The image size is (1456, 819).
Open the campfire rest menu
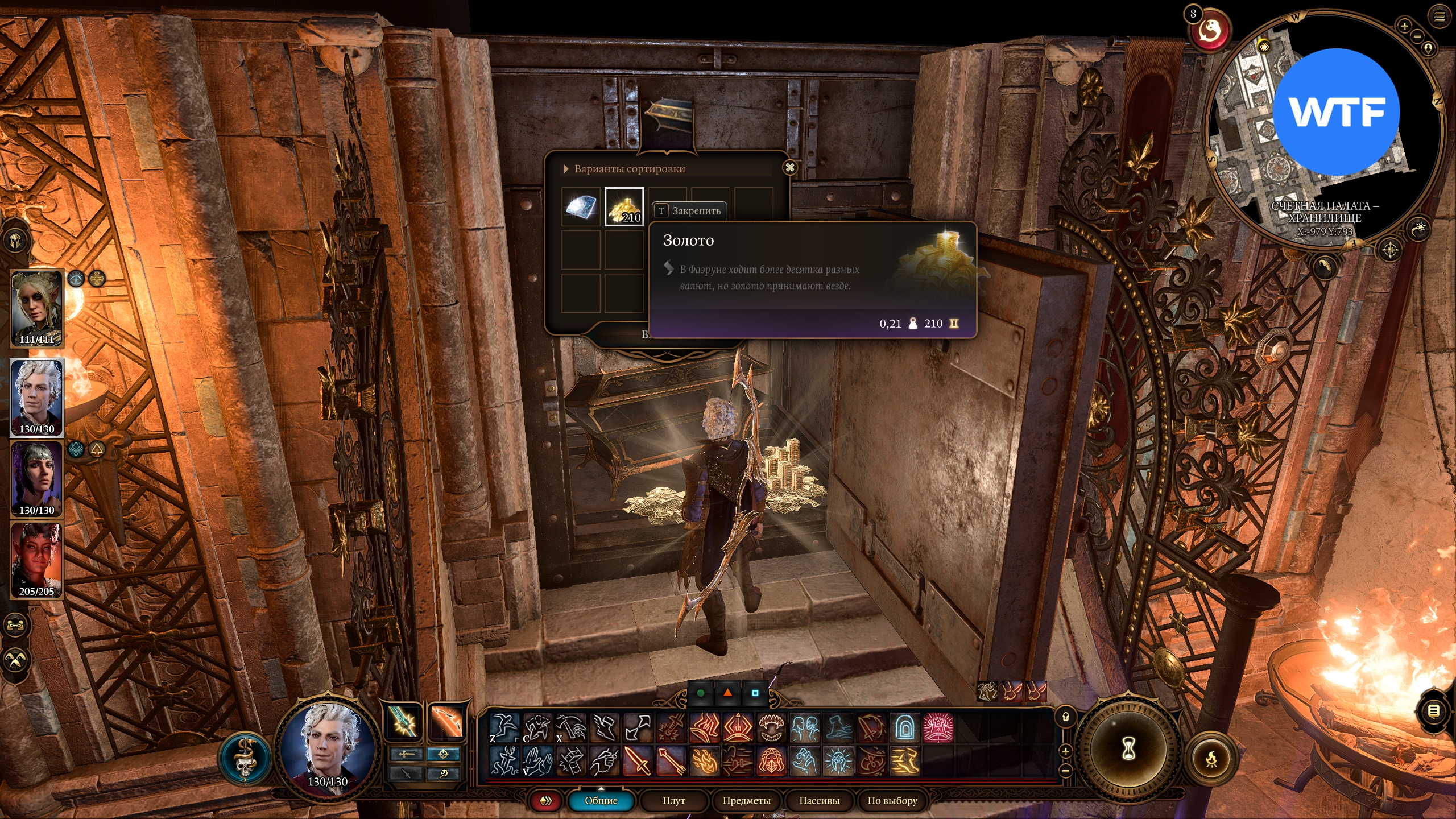[1211, 759]
